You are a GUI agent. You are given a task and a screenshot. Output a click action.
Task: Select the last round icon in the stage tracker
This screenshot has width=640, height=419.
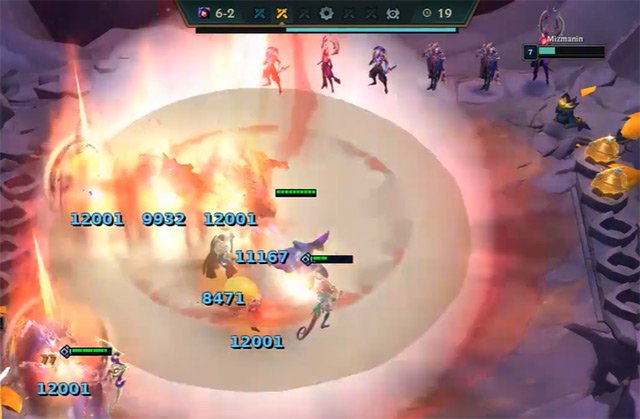click(x=393, y=14)
